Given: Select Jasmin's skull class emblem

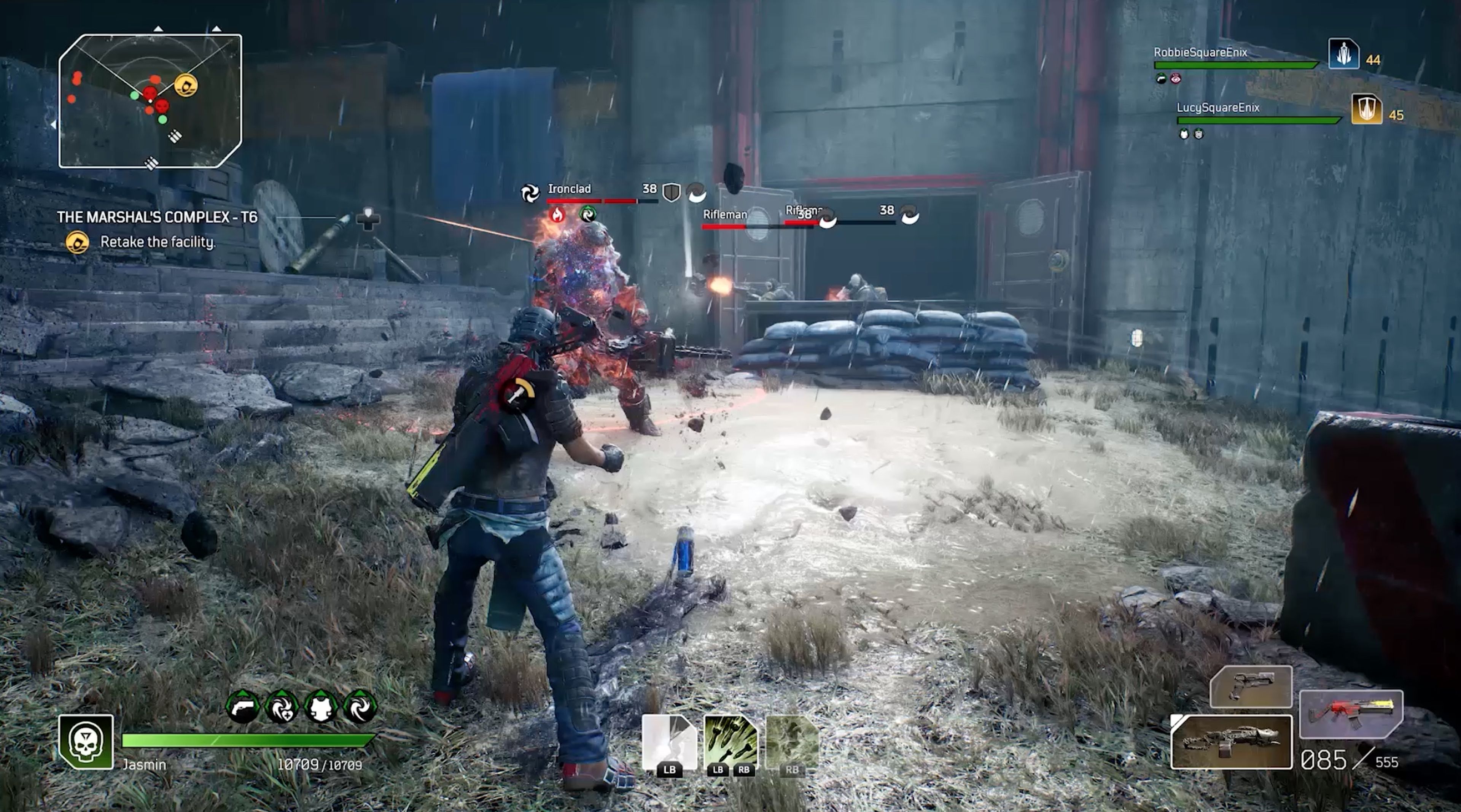Looking at the screenshot, I should click(86, 742).
